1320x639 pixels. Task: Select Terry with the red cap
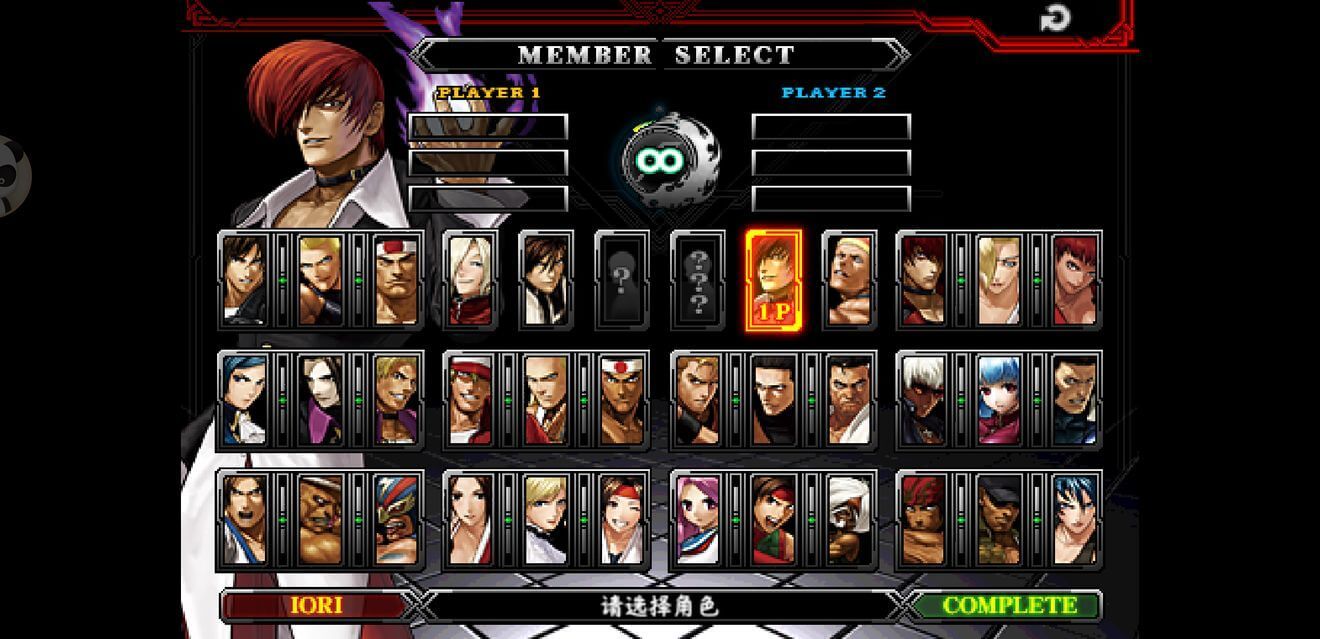(470, 400)
